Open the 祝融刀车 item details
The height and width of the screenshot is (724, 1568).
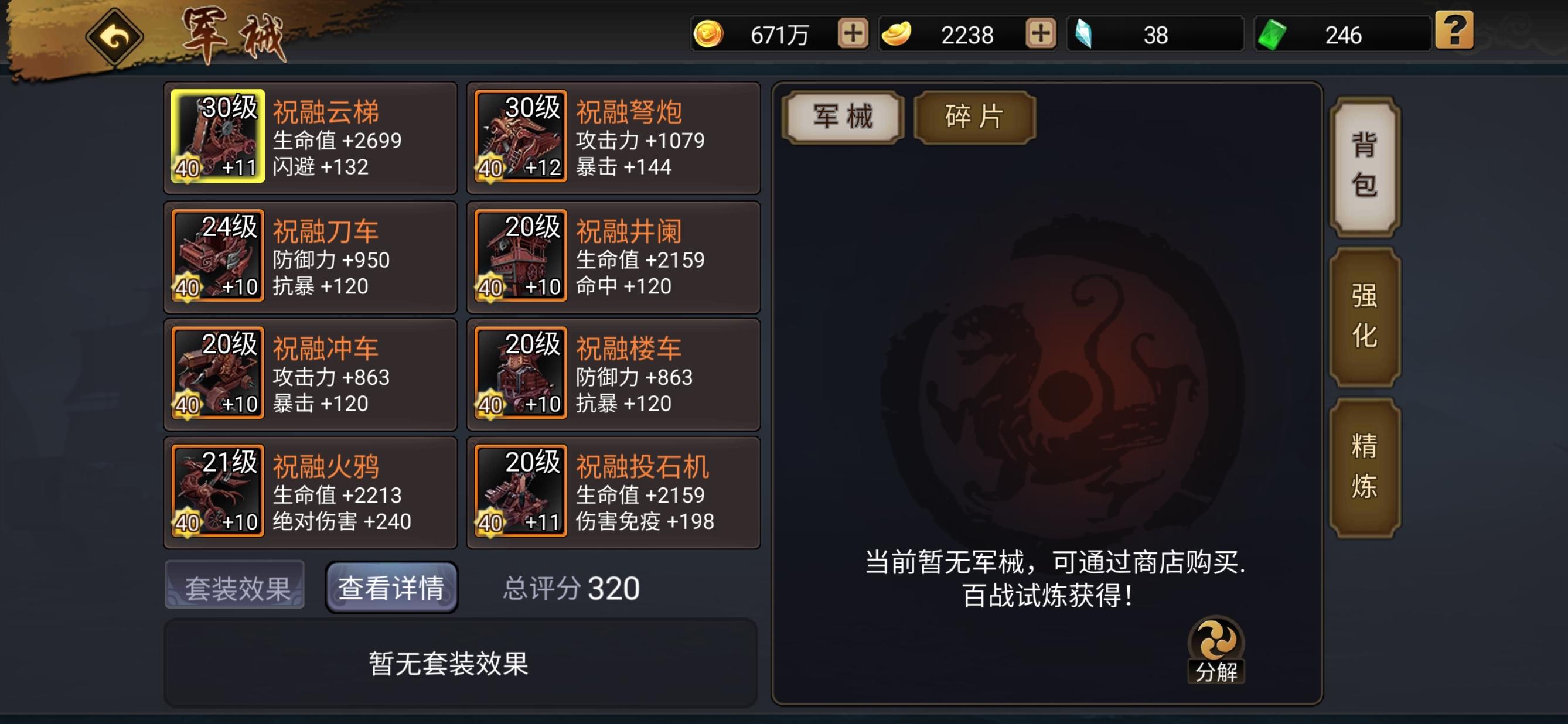pyautogui.click(x=217, y=257)
